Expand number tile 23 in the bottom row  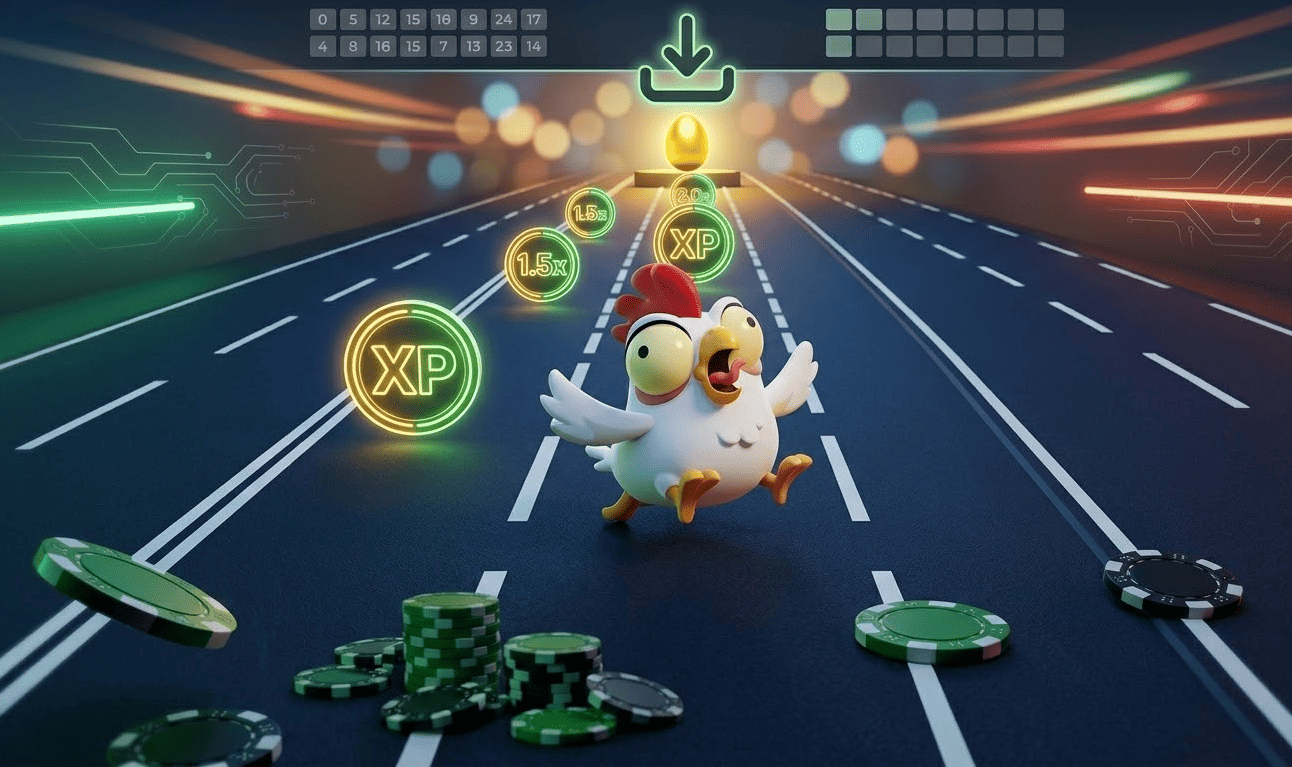pyautogui.click(x=502, y=45)
